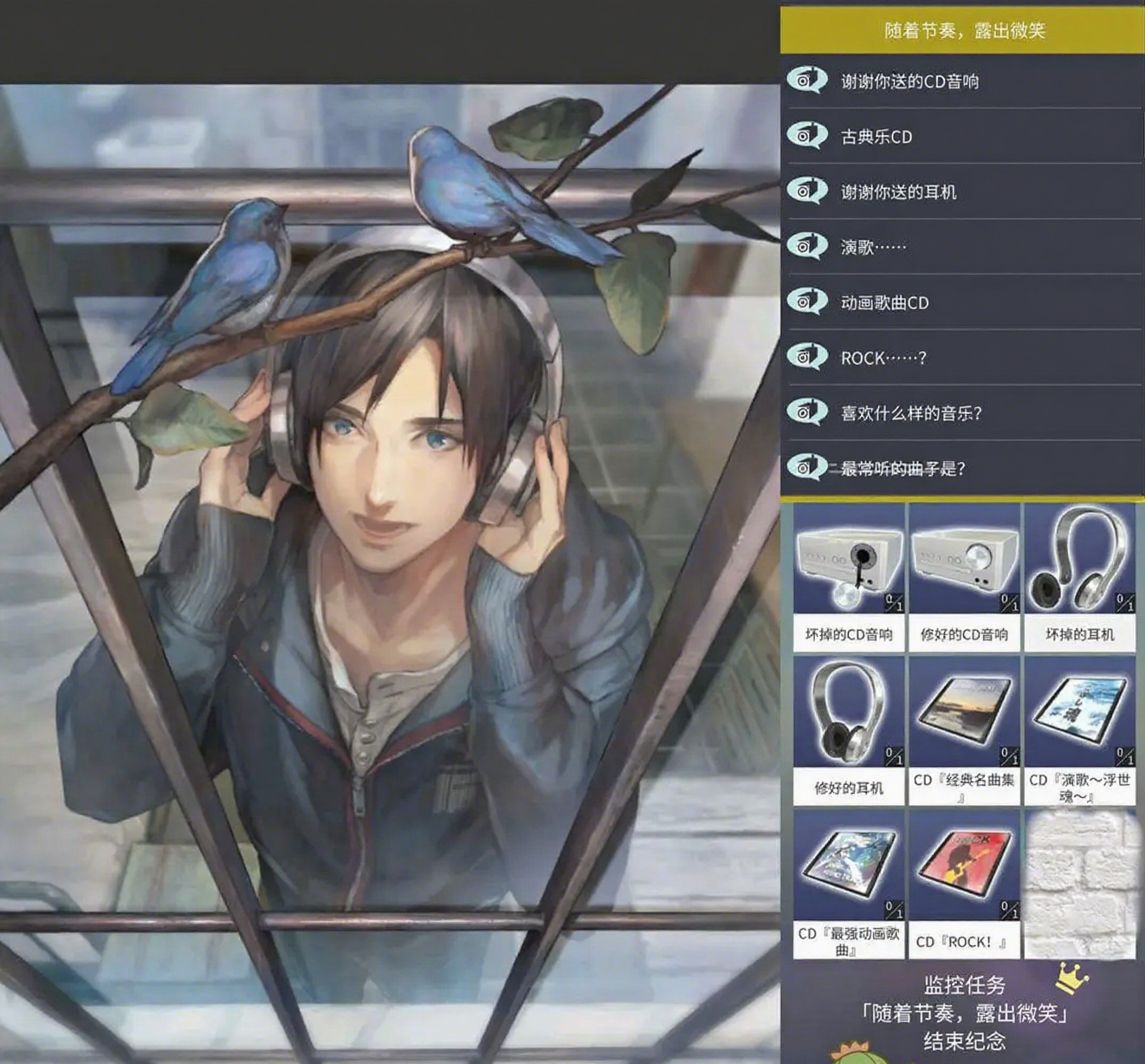This screenshot has height=1064, width=1145.
Task: Pick the CD『最强动画歌曲』 item
Action: (849, 882)
